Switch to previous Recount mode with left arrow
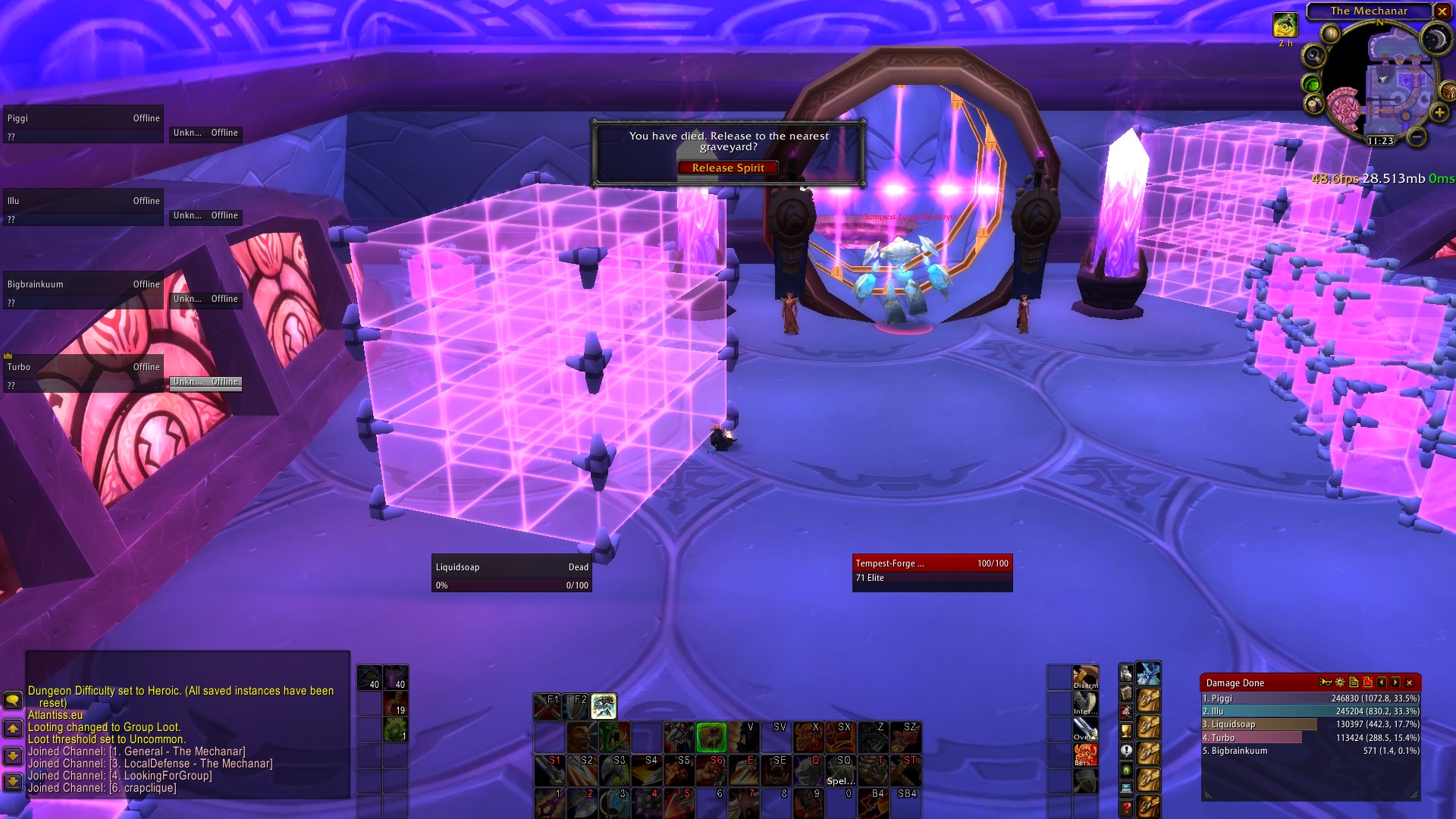This screenshot has height=819, width=1456. (x=1382, y=682)
